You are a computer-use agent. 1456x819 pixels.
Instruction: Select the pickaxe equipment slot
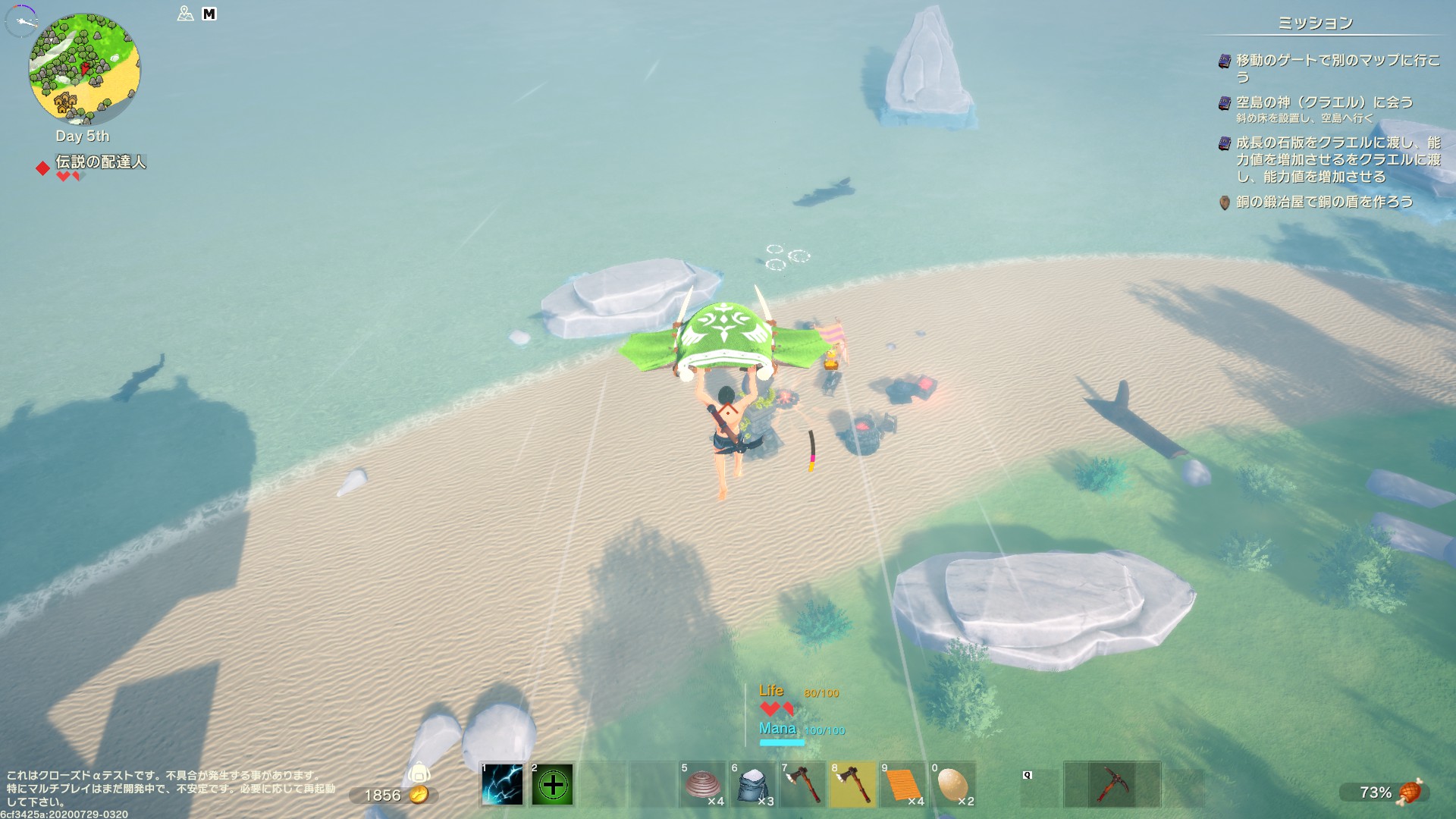coord(1112,784)
